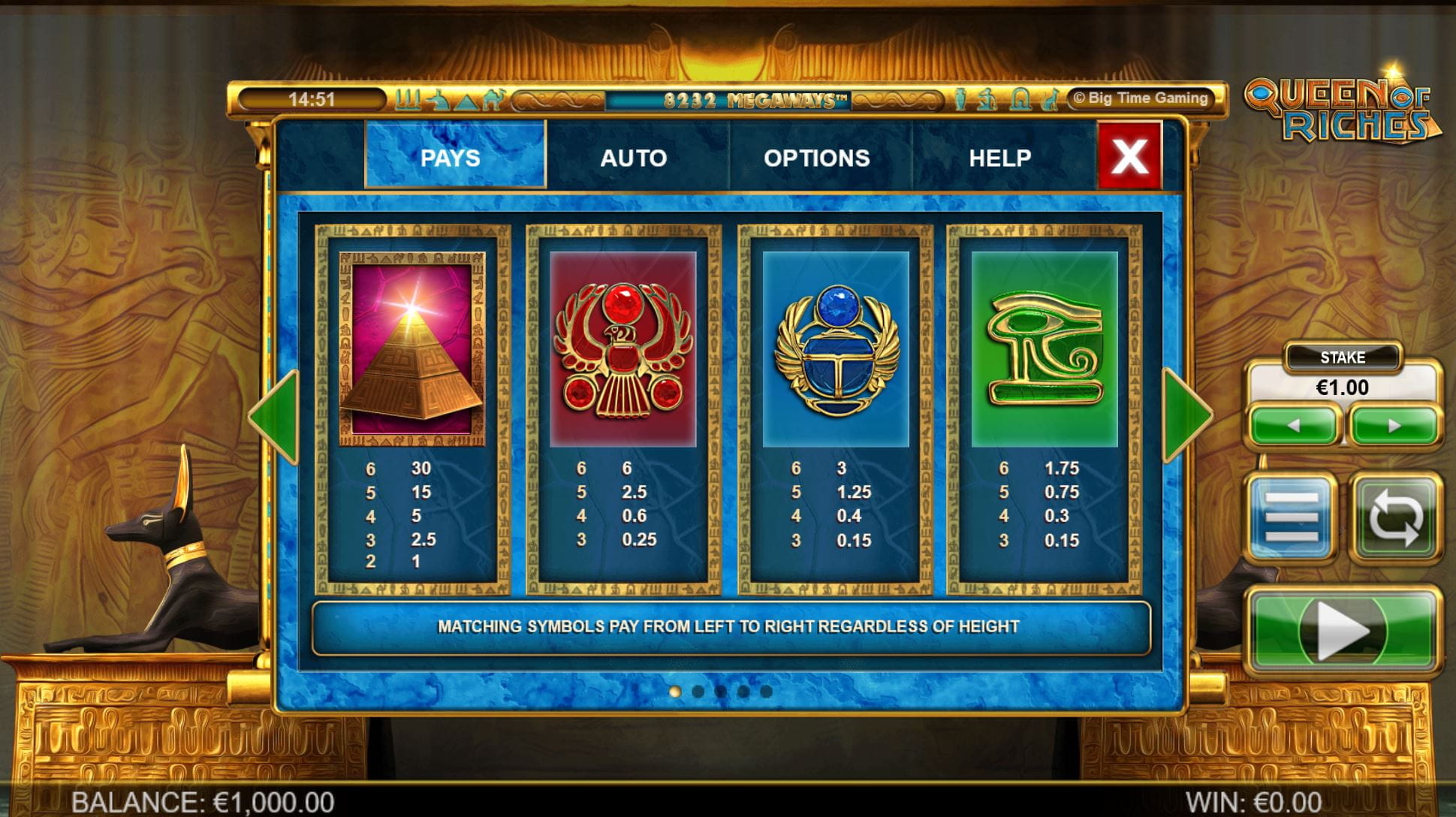Screen dimensions: 1456x817
Task: Select the OPTIONS tab
Action: click(816, 157)
